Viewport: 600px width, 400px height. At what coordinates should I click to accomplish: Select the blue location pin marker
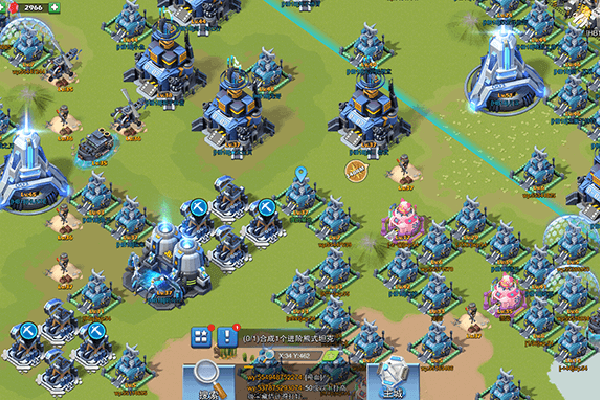pos(301,178)
